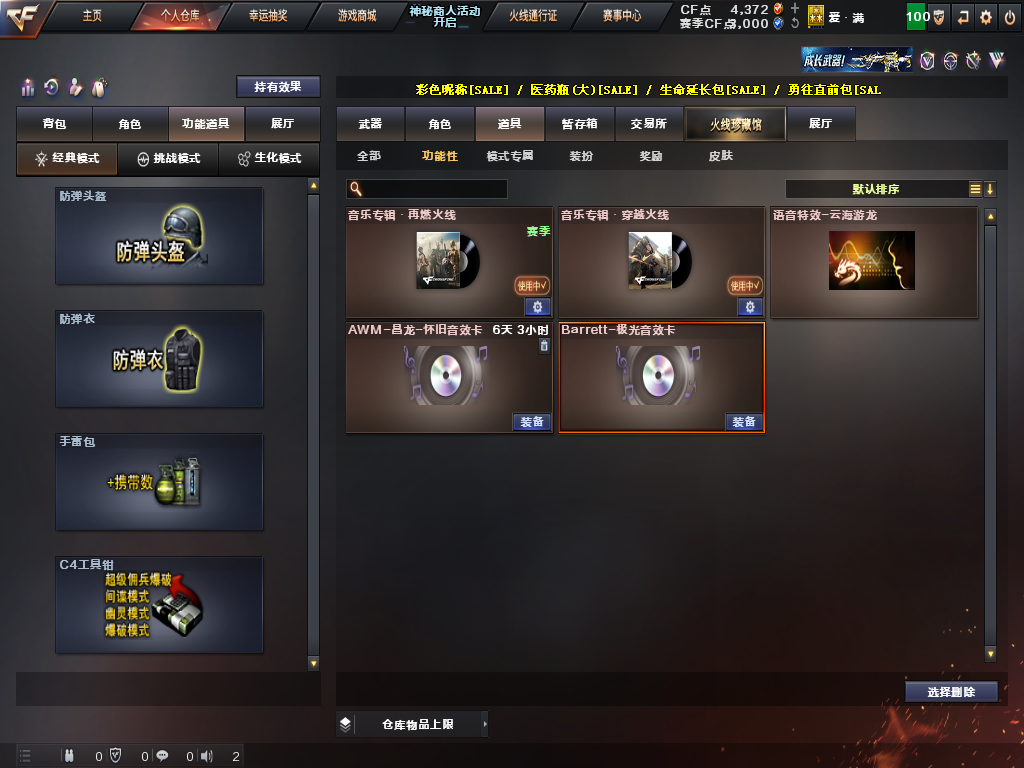Choose the 防弹衣 body armor item

(159, 359)
